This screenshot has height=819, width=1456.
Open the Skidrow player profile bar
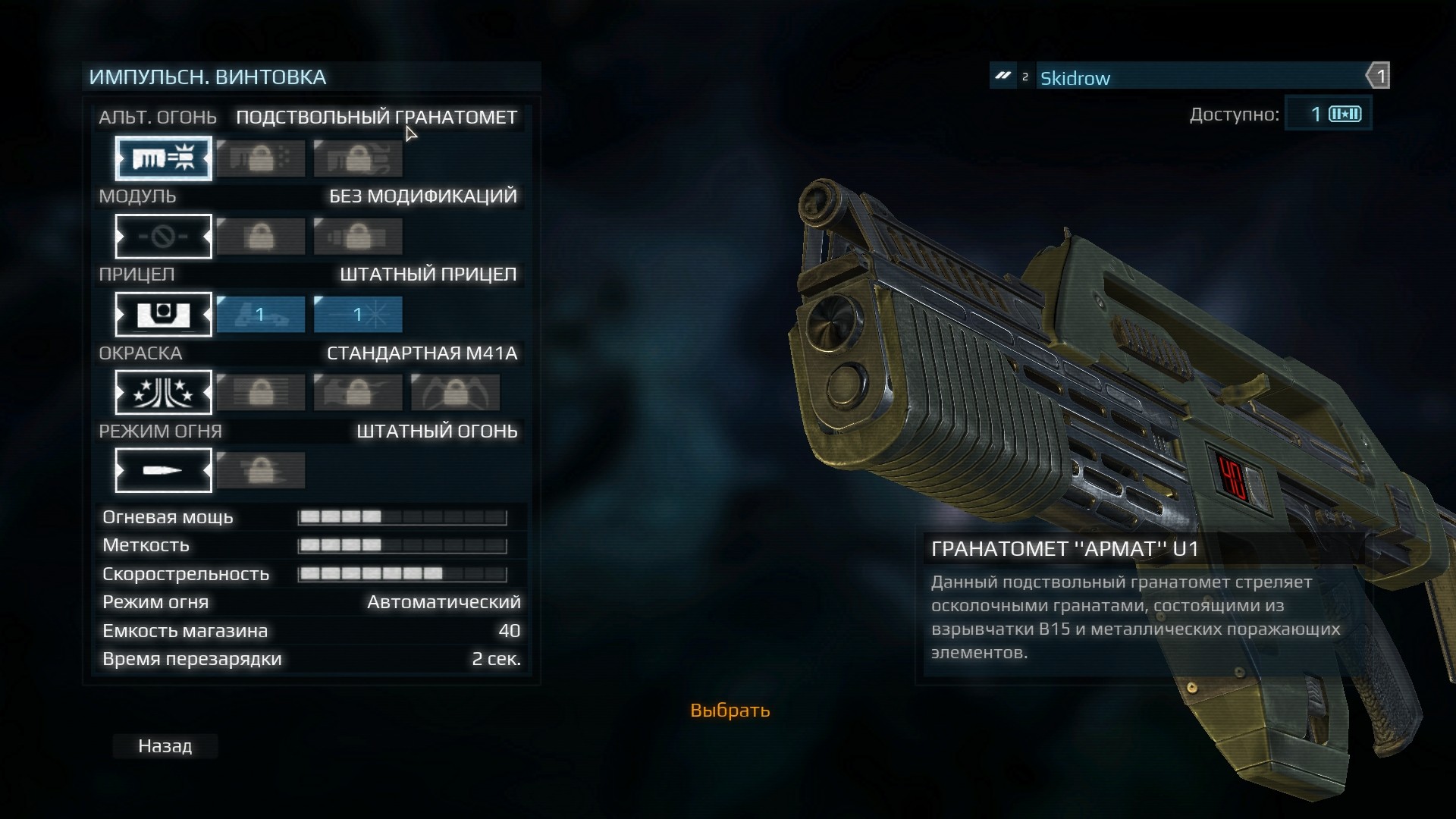(1198, 77)
